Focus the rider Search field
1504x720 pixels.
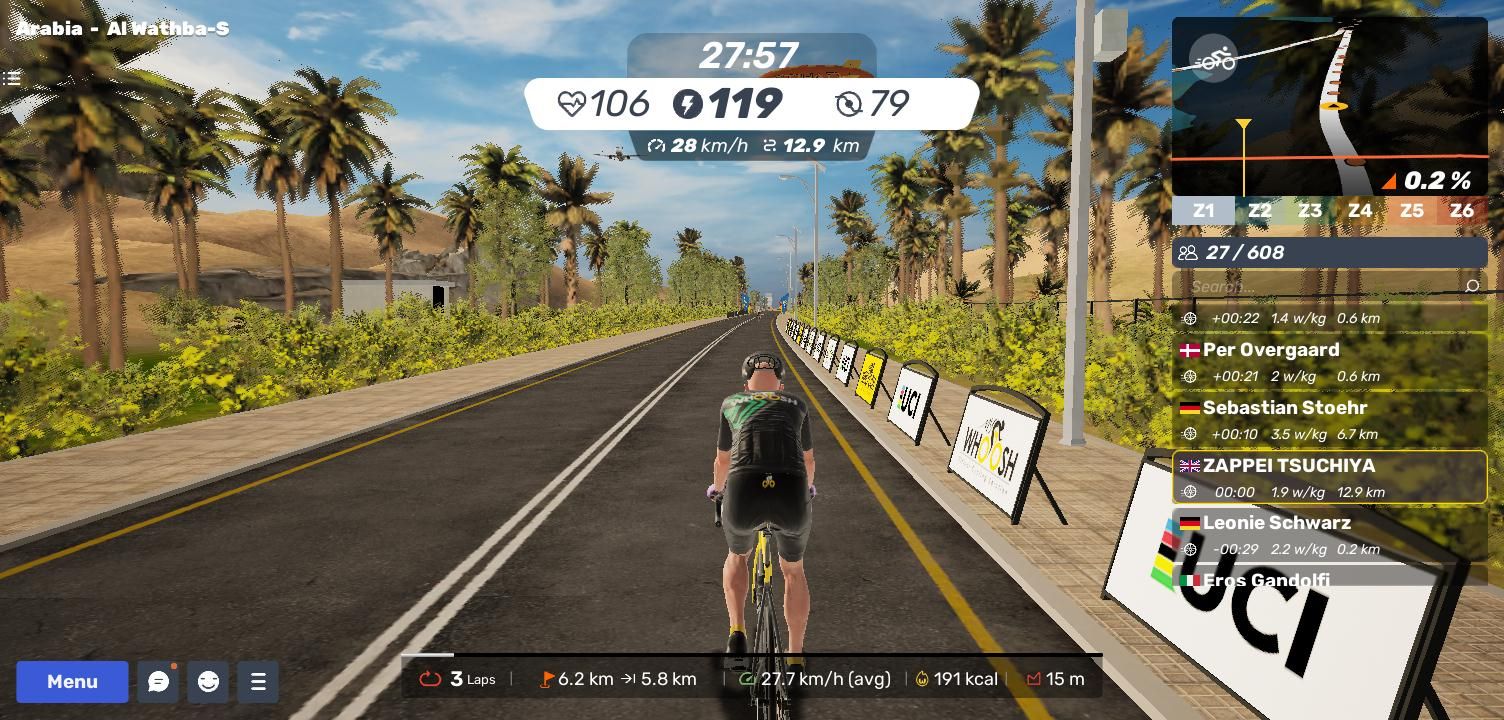coord(1320,287)
